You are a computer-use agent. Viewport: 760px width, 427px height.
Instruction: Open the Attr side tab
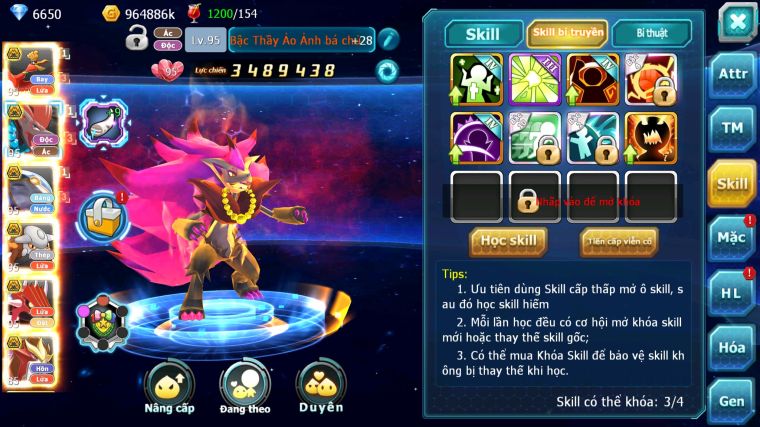[x=732, y=74]
